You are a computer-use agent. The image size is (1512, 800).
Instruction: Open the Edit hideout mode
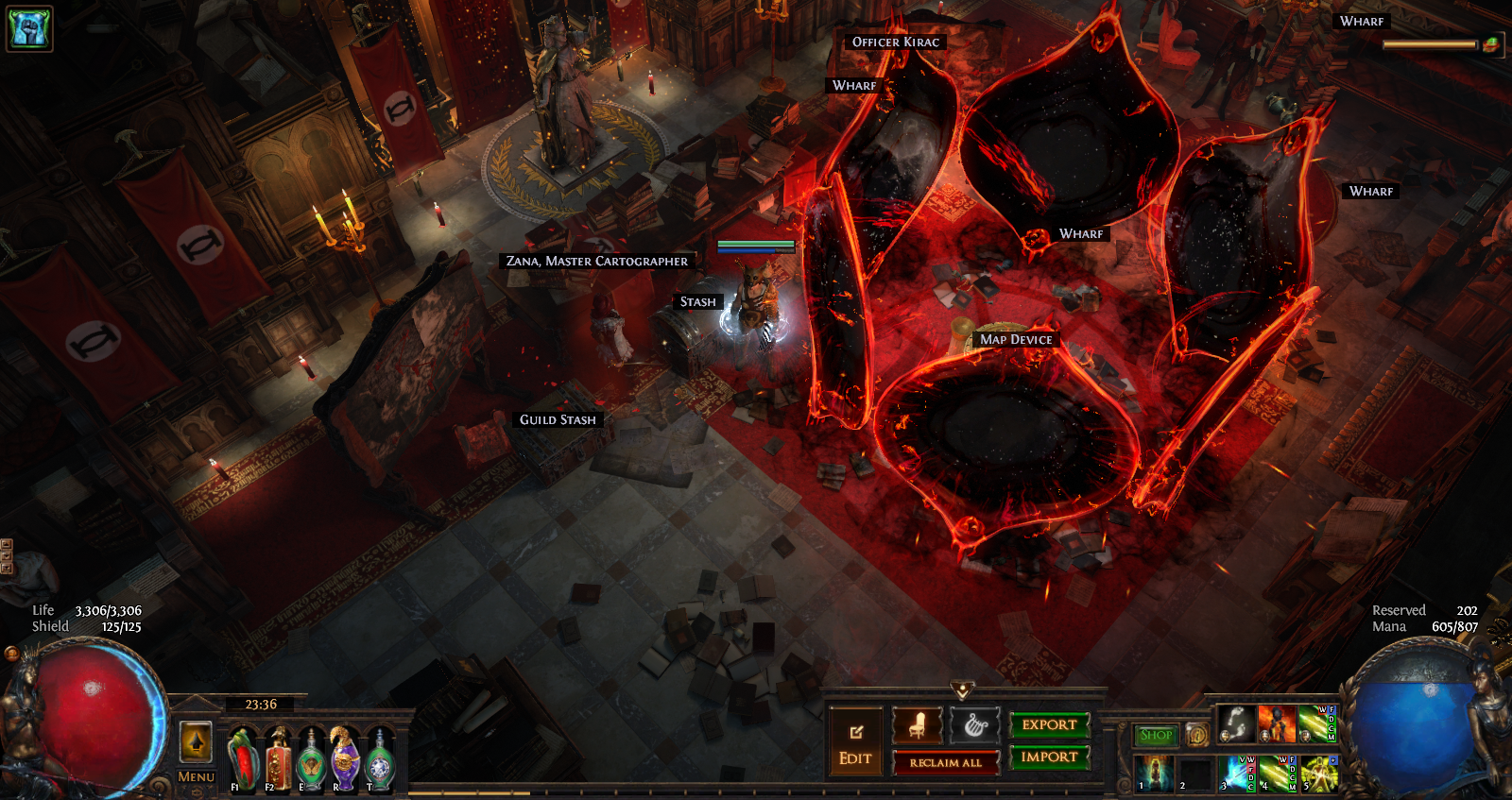point(855,742)
